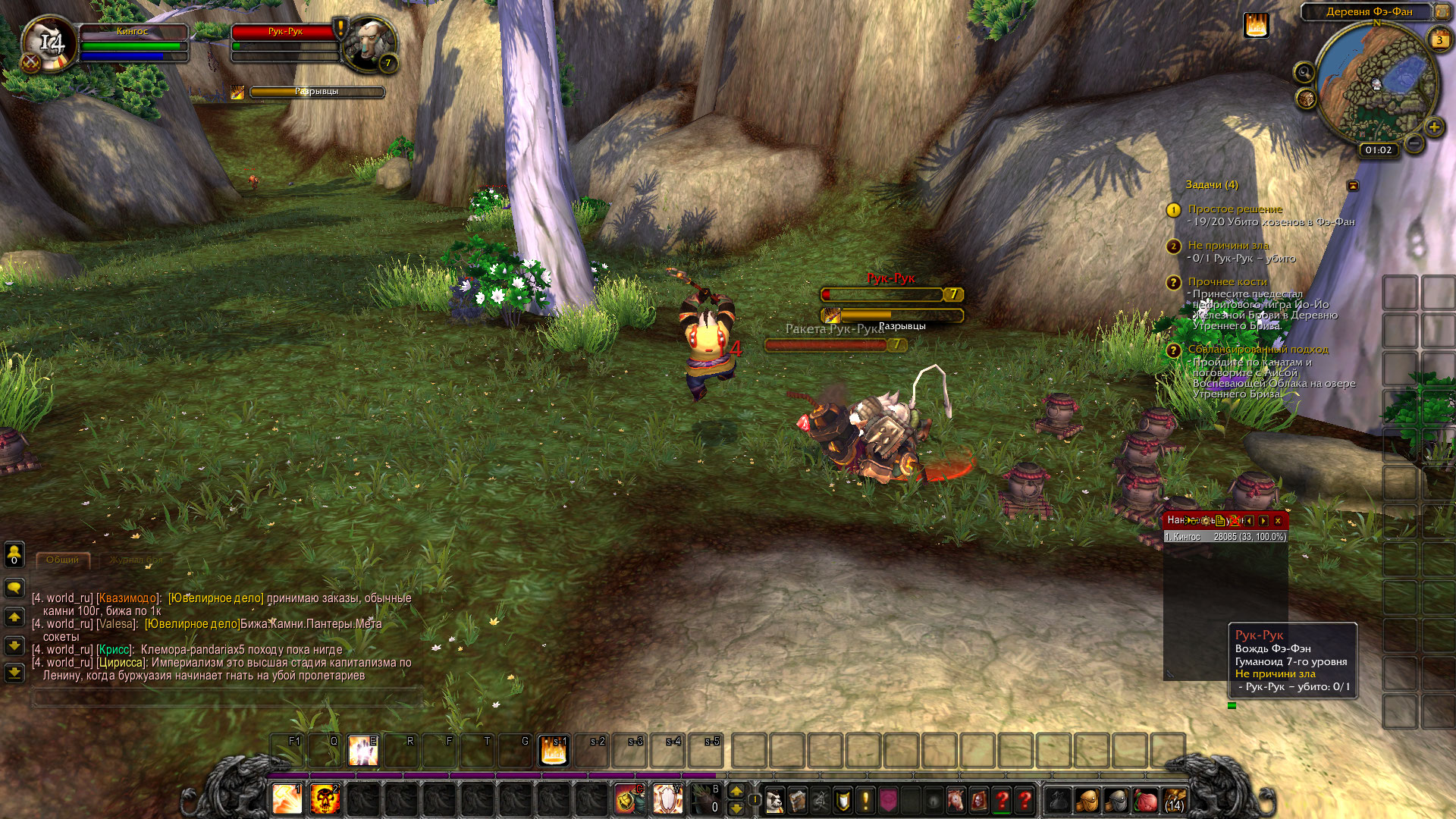
Task: Collapse the Задачи quest tracker
Action: click(x=1352, y=186)
